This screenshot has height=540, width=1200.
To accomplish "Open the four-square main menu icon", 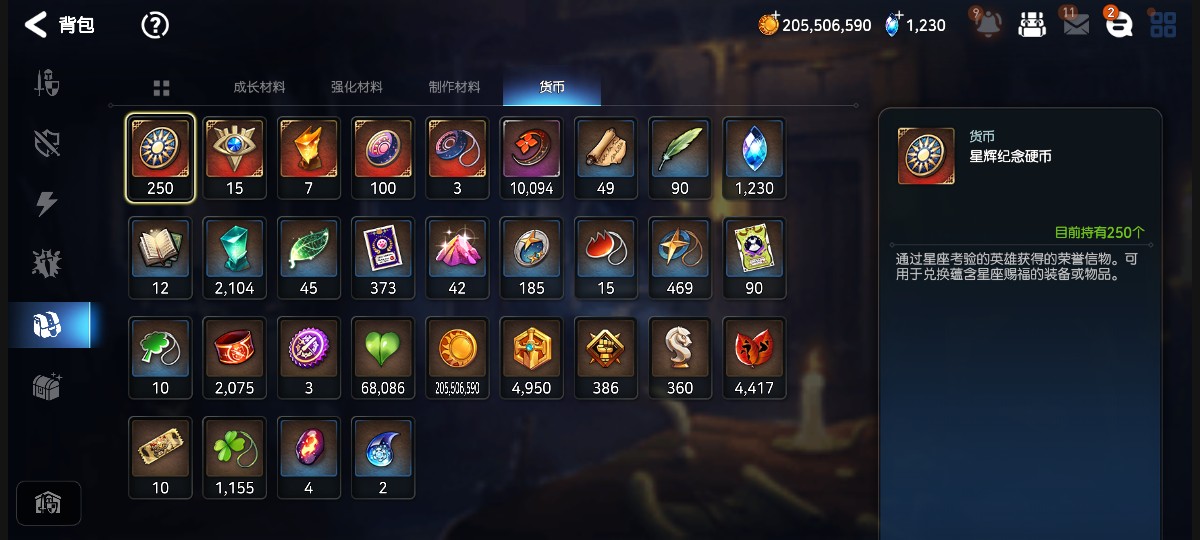I will [1163, 25].
